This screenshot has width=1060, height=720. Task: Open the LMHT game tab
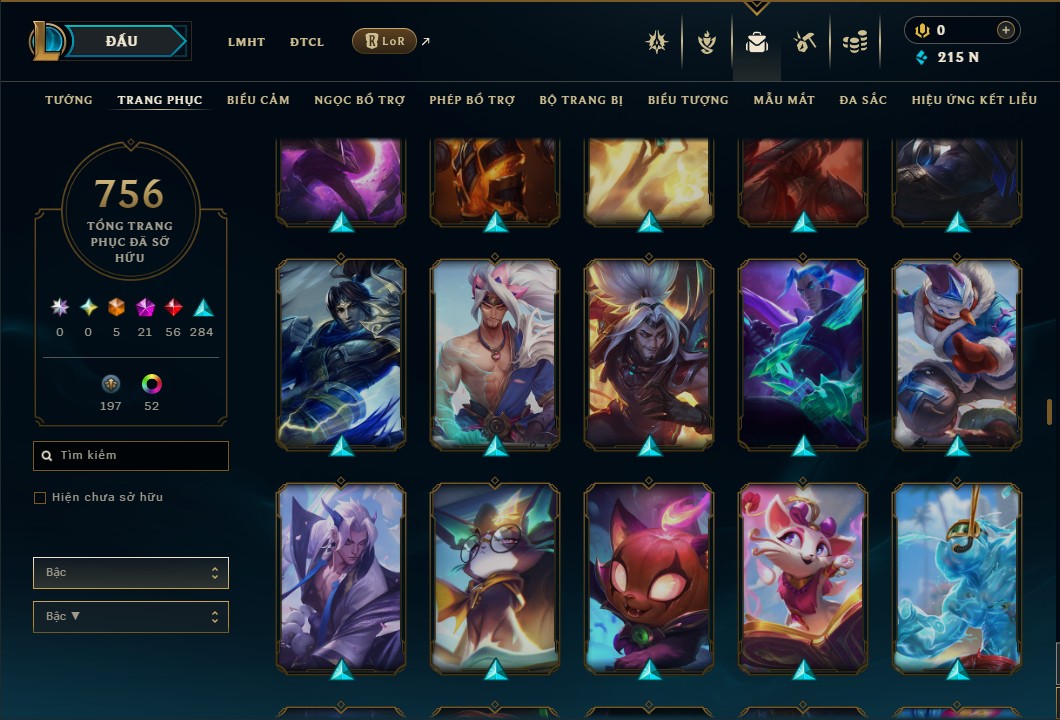(246, 42)
